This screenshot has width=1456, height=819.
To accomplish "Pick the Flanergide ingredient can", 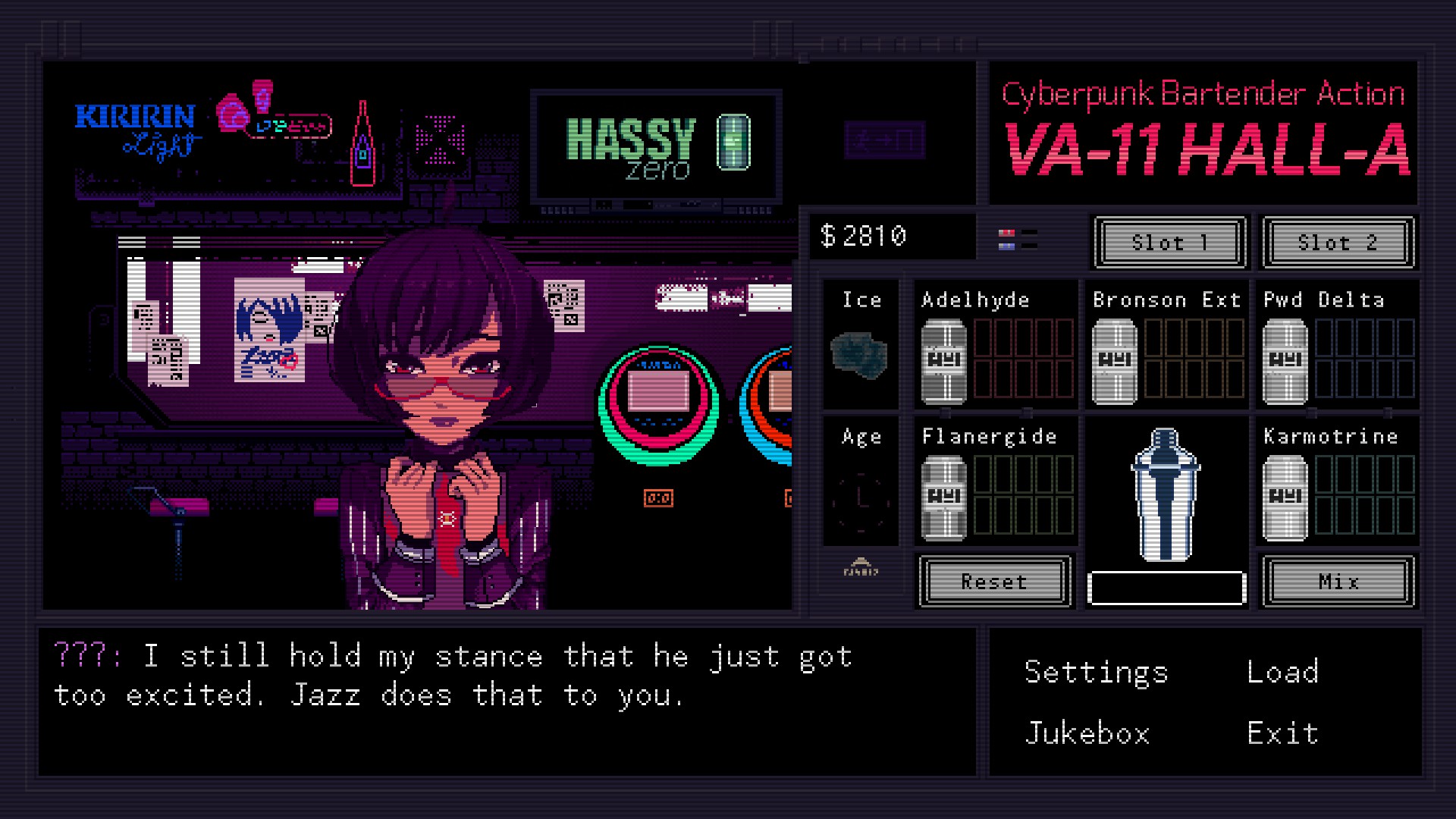I will pos(943,497).
